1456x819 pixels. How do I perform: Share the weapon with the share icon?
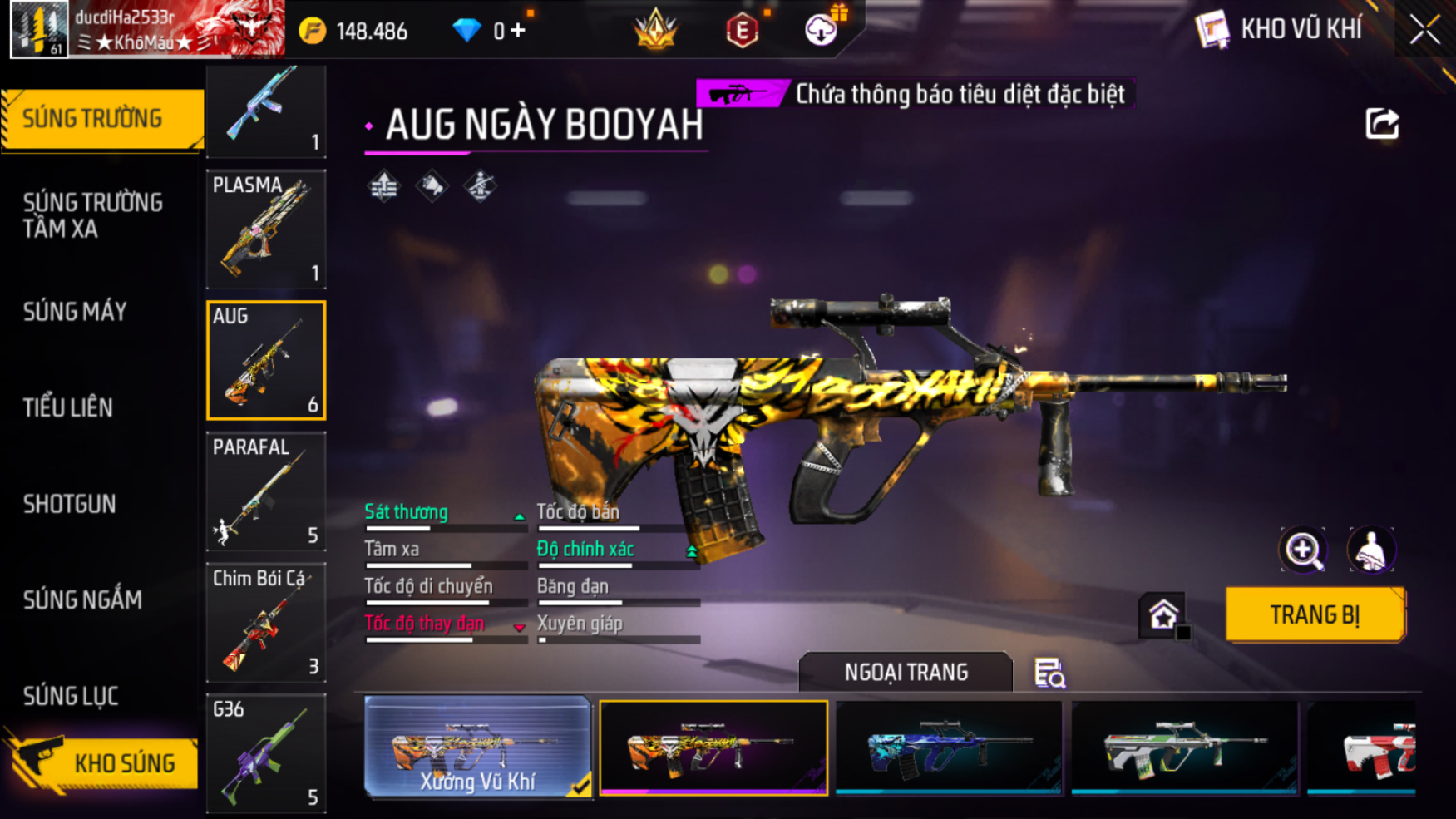tap(1382, 124)
